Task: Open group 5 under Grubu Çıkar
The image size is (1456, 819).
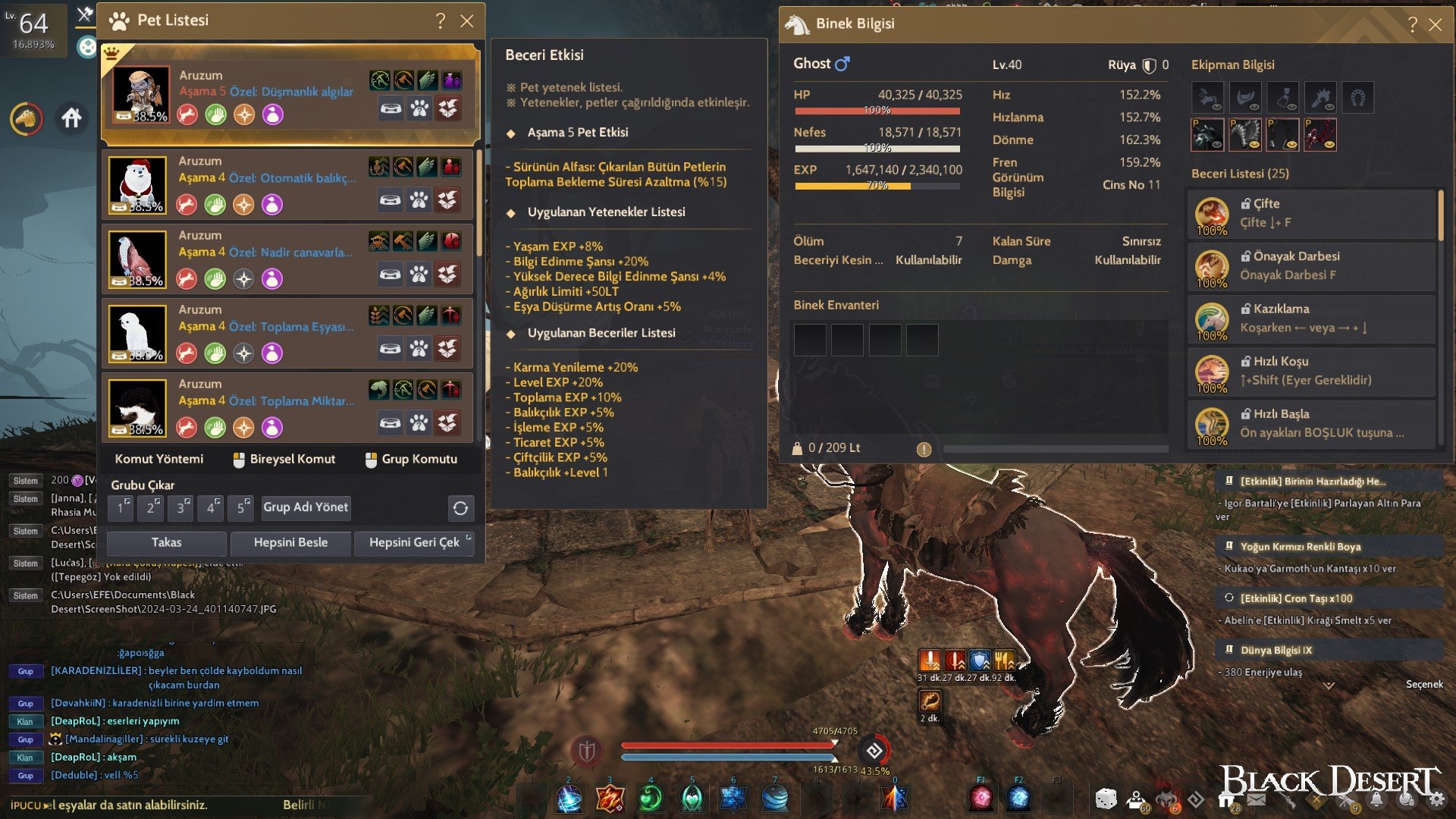Action: click(x=241, y=508)
